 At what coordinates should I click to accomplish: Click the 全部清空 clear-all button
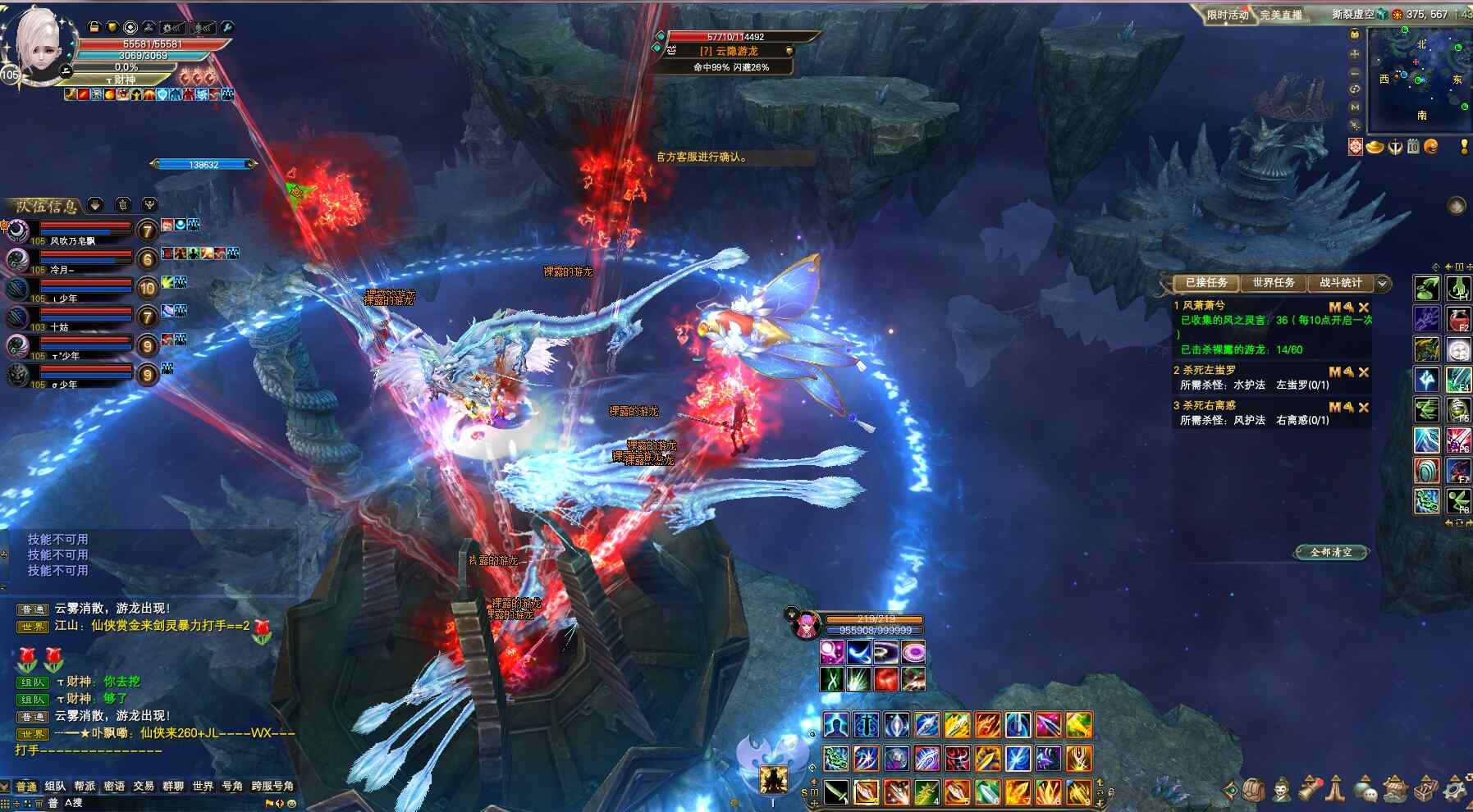(x=1330, y=552)
